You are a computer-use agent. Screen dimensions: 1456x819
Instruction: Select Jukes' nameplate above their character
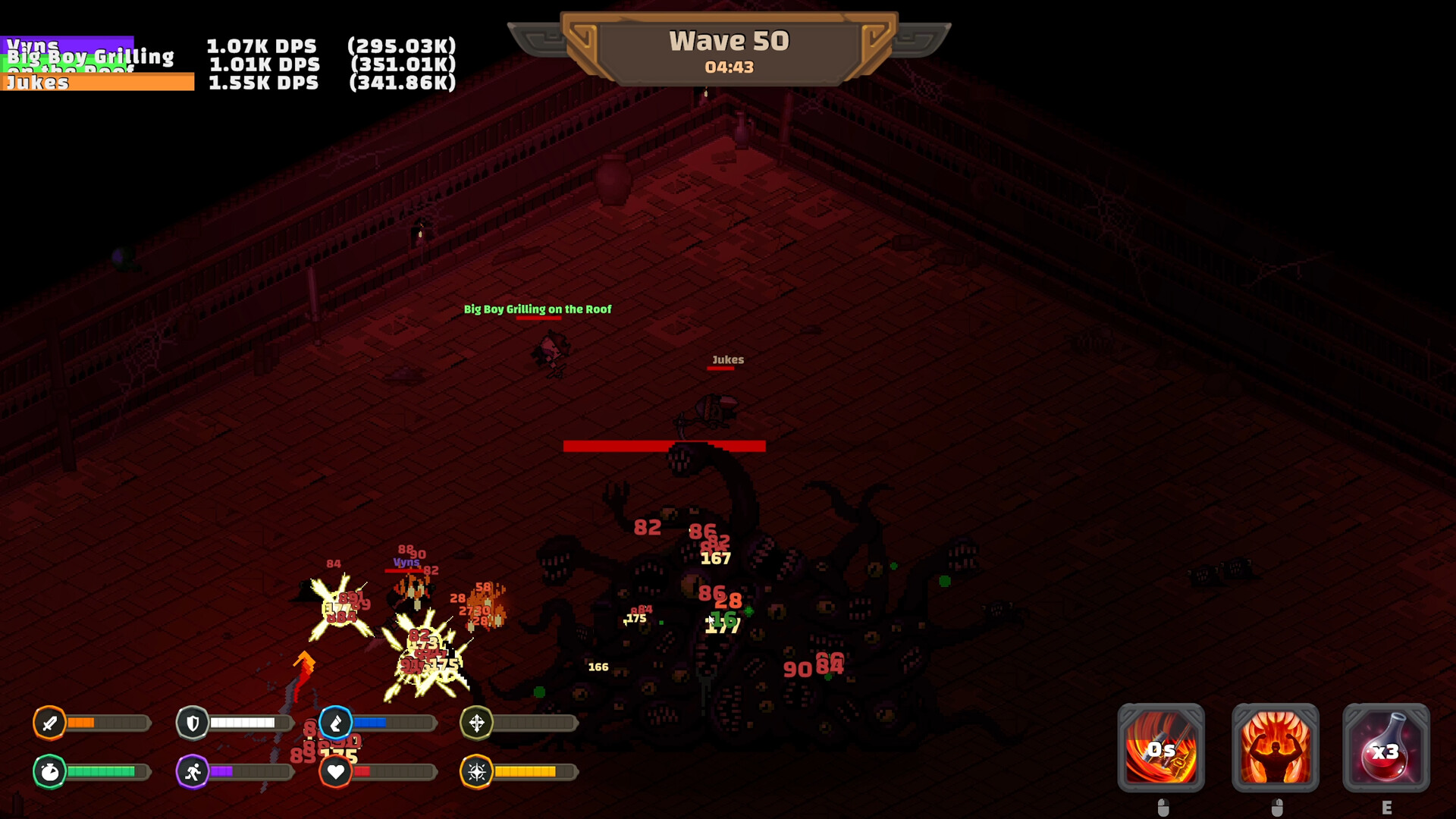727,359
